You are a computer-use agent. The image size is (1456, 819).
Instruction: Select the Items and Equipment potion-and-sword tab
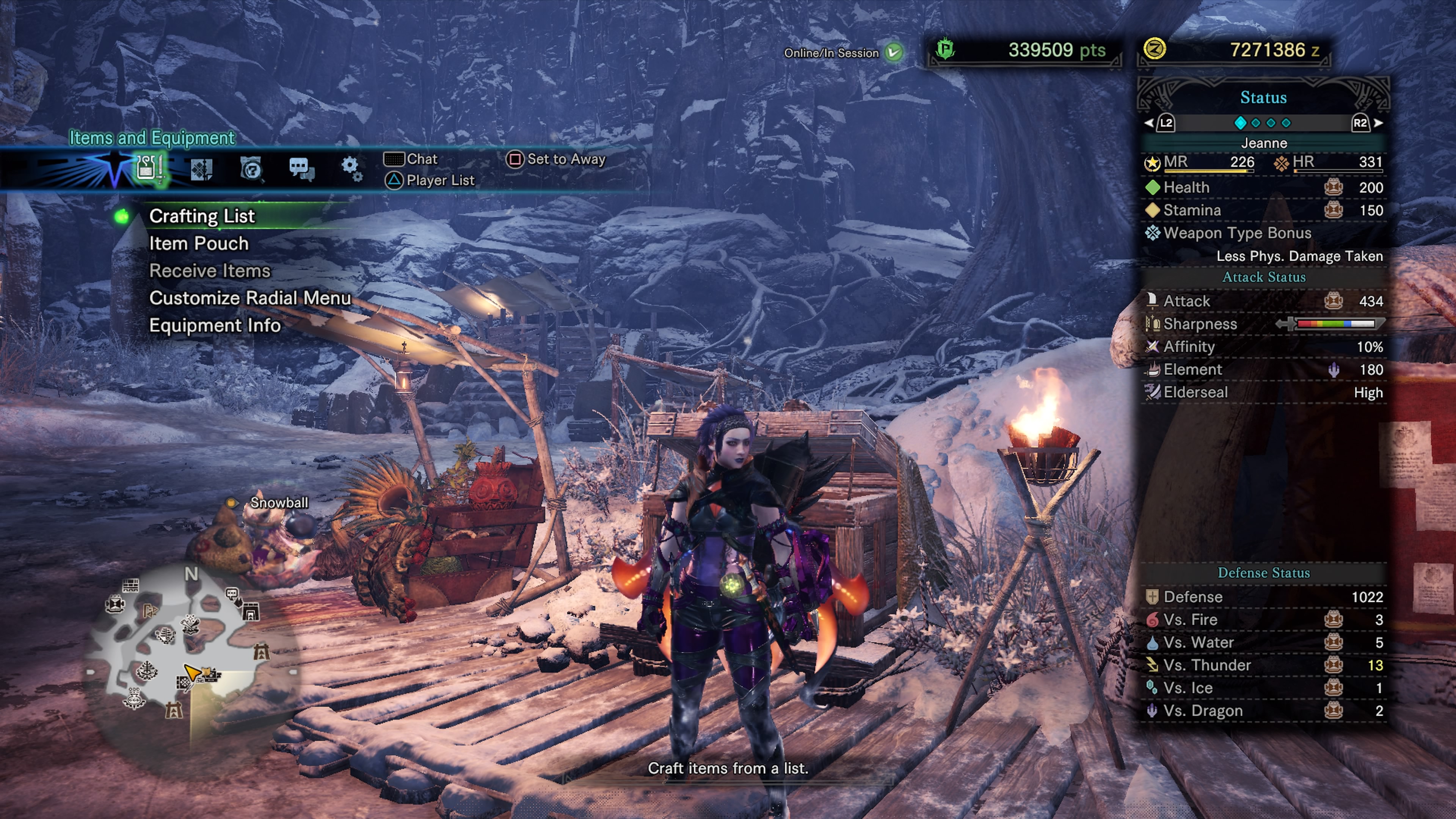(149, 168)
